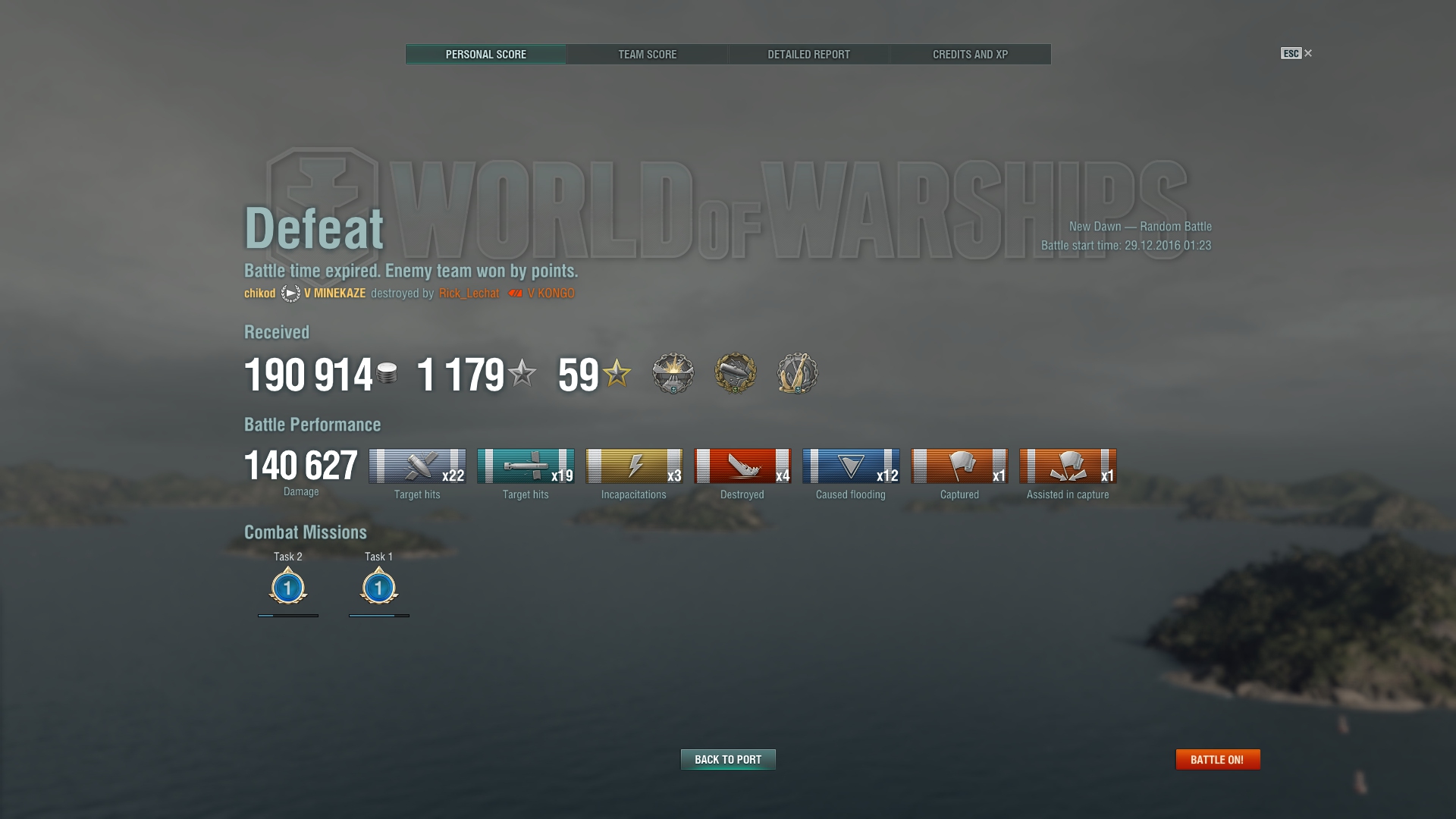Show the Credits and XP tab
The image size is (1456, 819).
(970, 55)
